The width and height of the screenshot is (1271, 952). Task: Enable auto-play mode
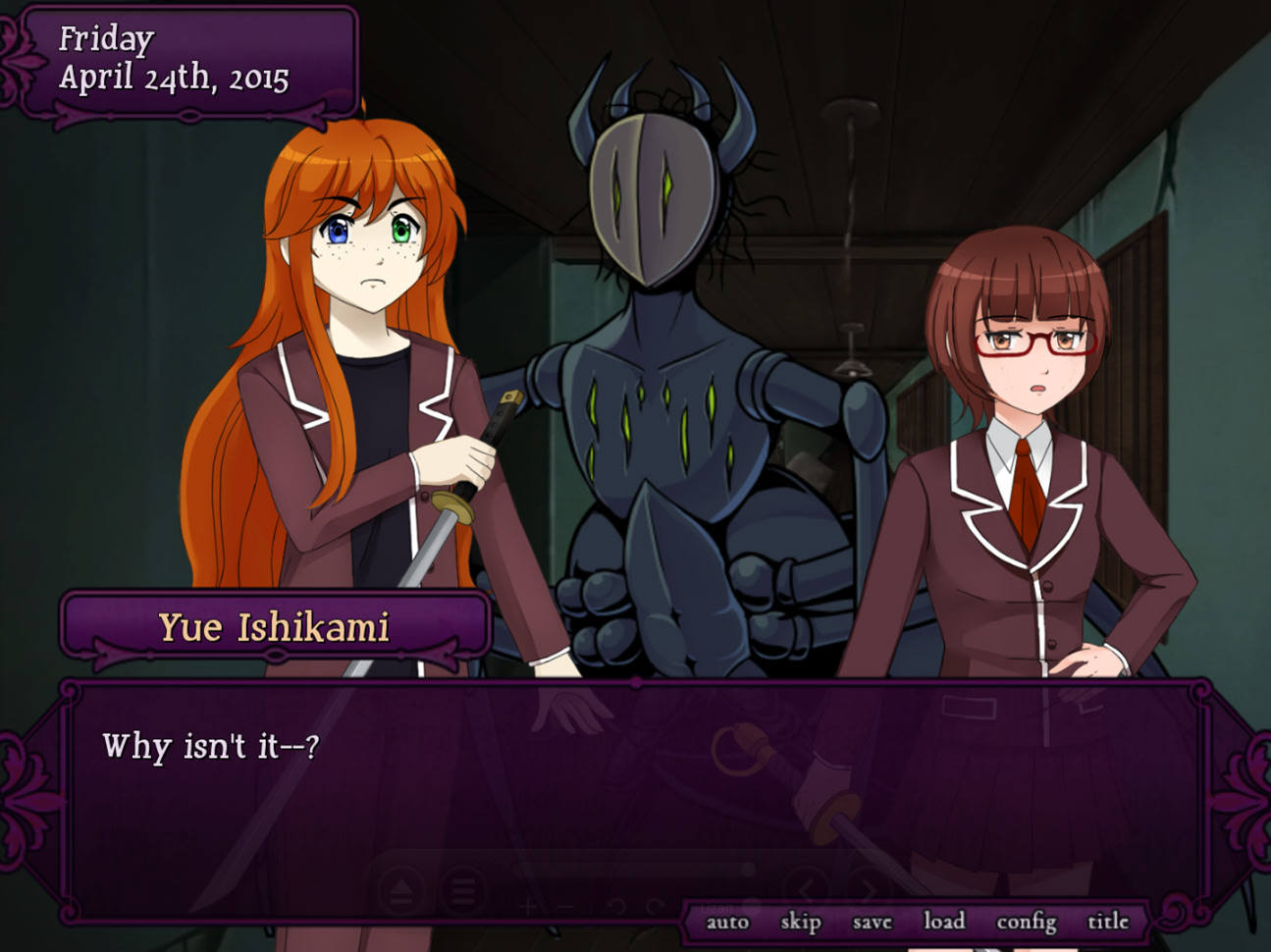coord(727,922)
